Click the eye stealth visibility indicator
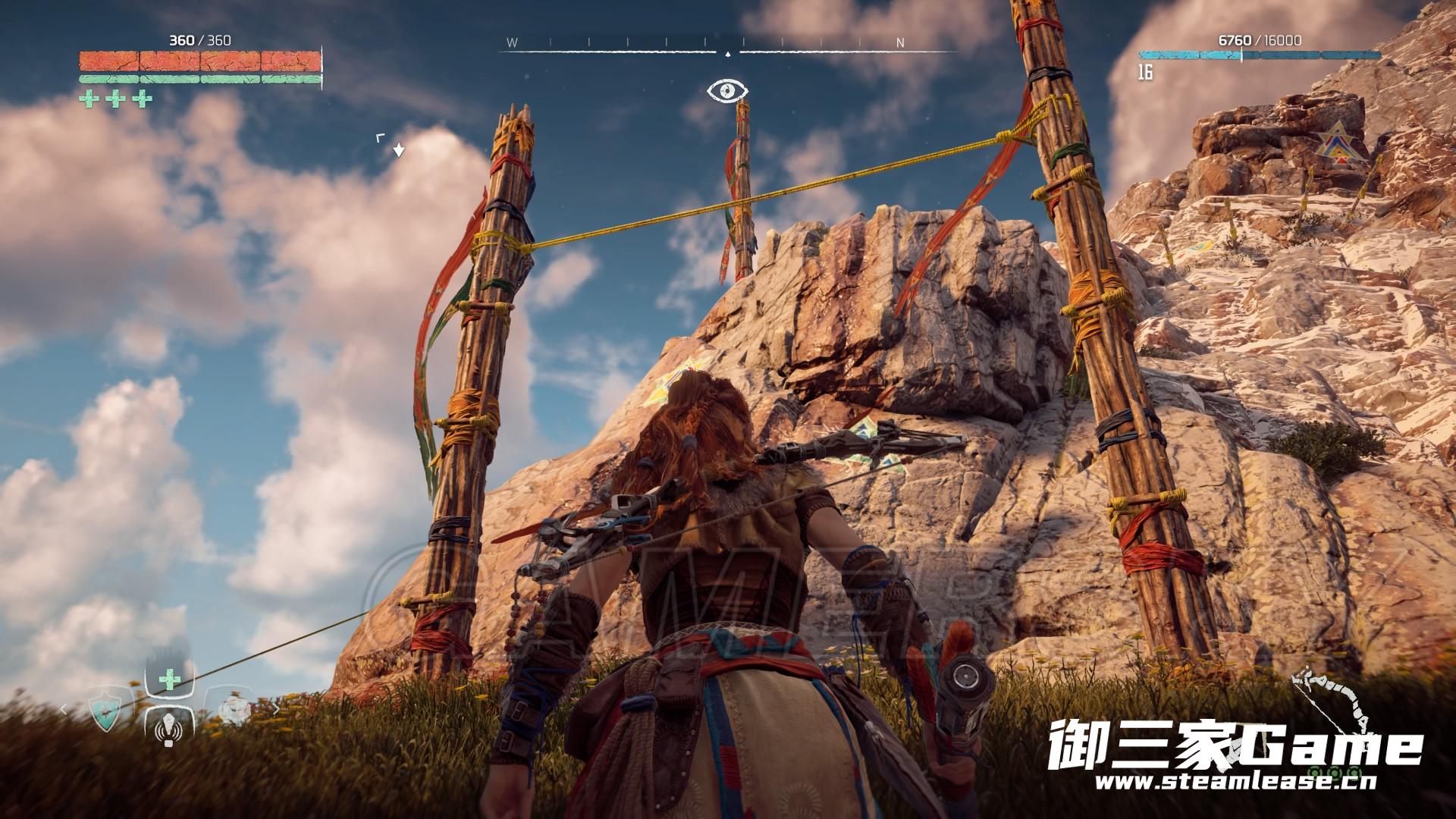This screenshot has height=819, width=1456. point(727,92)
